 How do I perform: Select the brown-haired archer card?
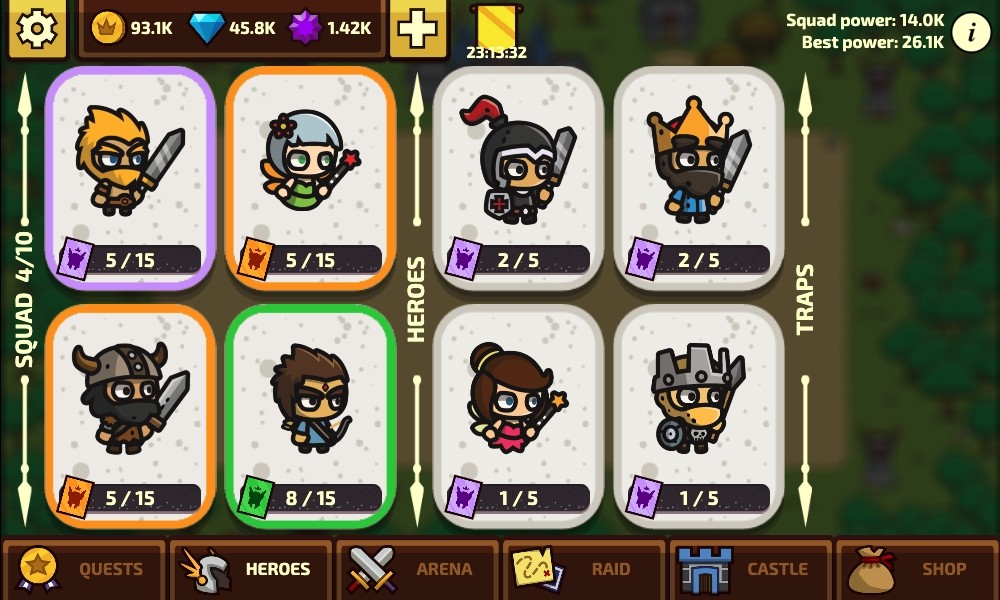point(310,415)
